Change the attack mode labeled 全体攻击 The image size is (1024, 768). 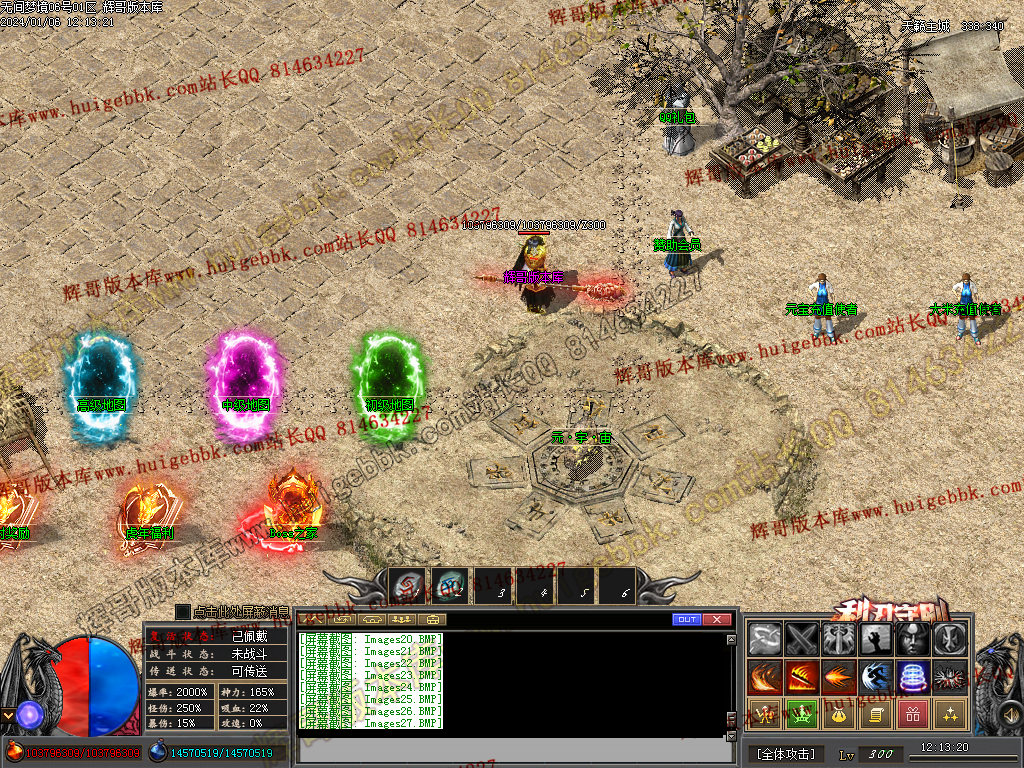785,753
